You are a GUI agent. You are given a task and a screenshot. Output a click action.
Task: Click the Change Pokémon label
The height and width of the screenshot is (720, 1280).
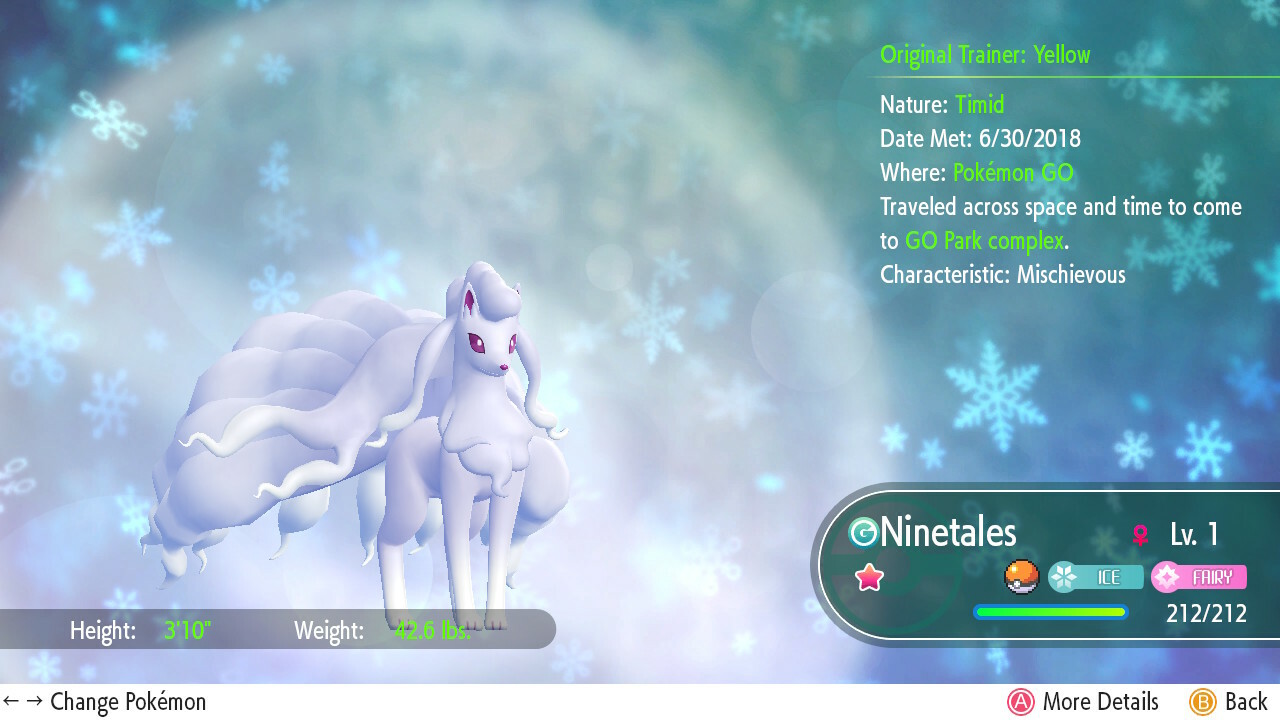(128, 702)
